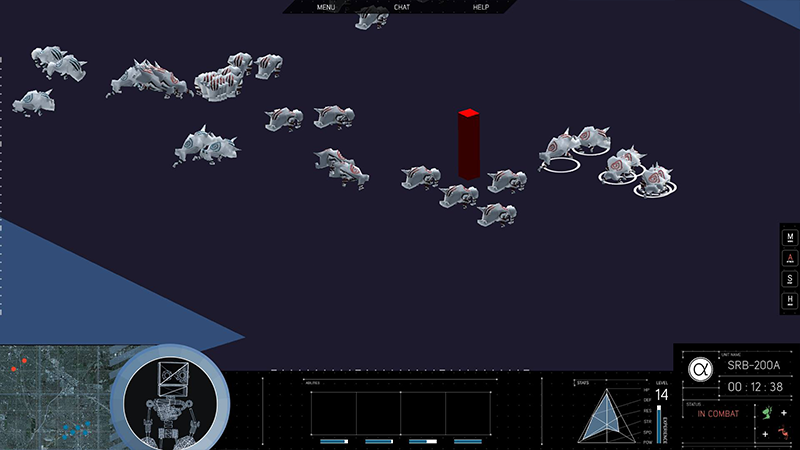The height and width of the screenshot is (450, 800).
Task: Click the H command button
Action: pos(791,300)
